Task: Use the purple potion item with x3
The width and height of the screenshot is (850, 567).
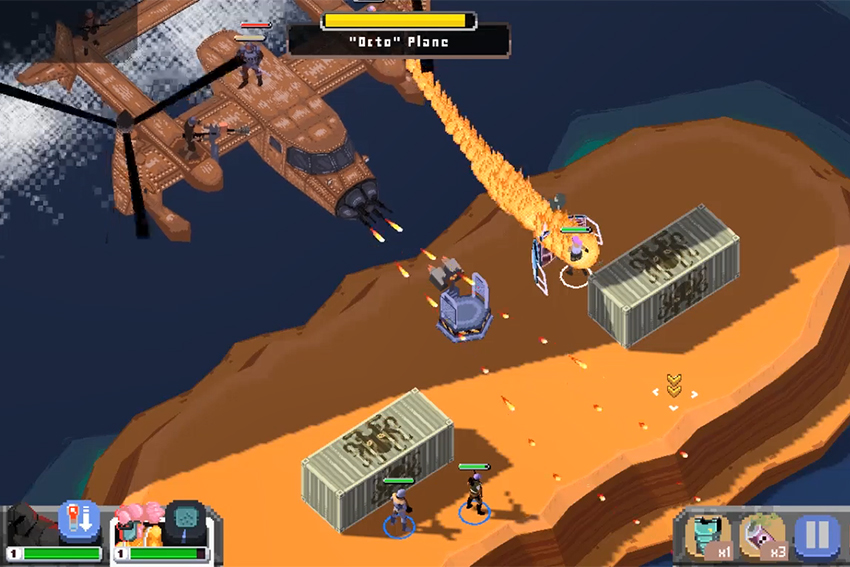Action: (763, 534)
